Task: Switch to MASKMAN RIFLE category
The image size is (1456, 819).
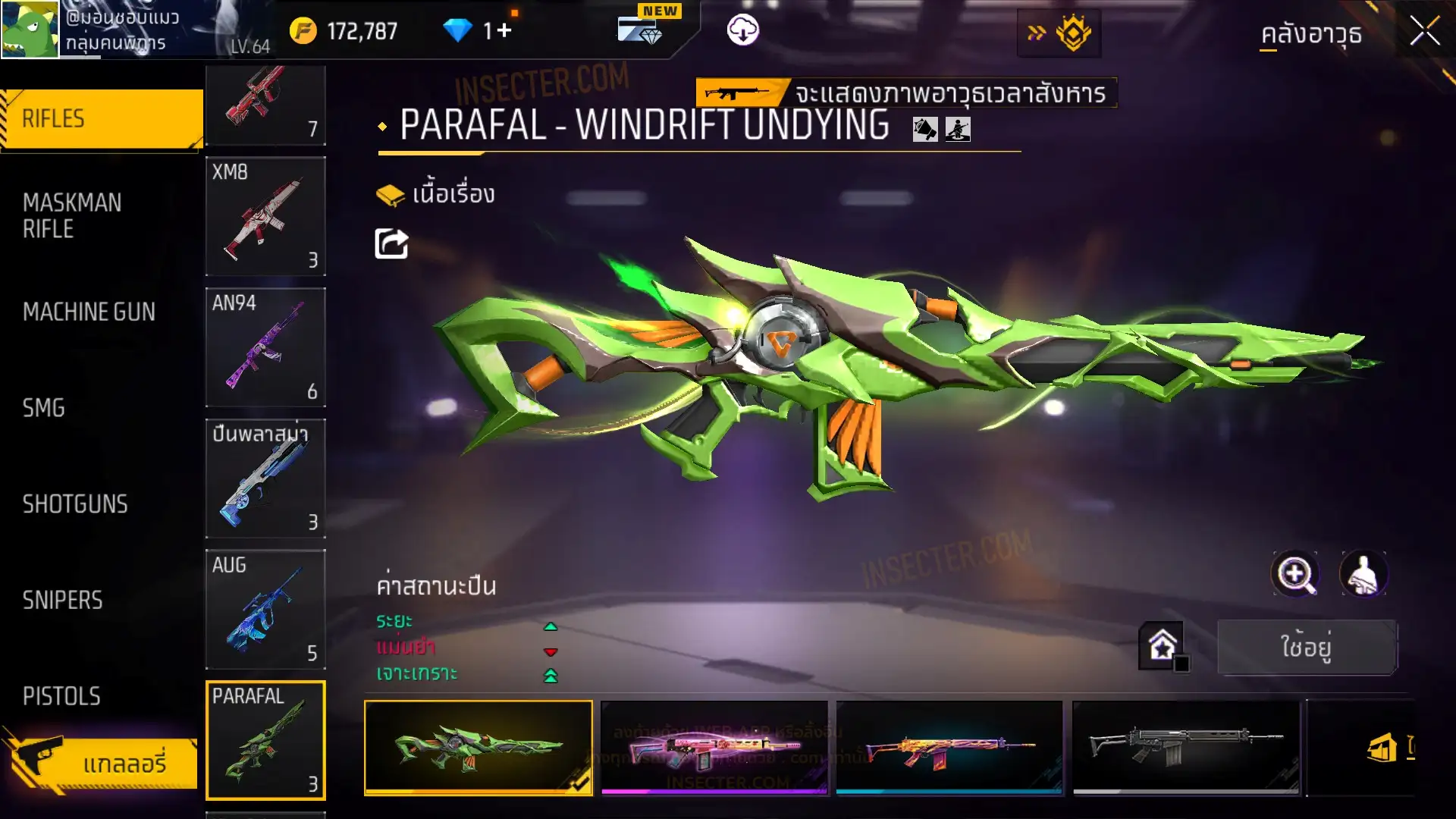Action: (x=73, y=215)
